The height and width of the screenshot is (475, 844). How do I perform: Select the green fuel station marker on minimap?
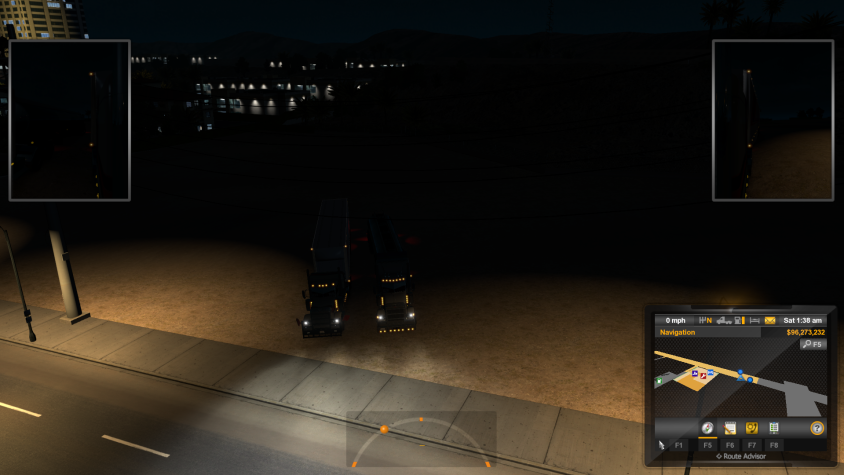(x=659, y=380)
